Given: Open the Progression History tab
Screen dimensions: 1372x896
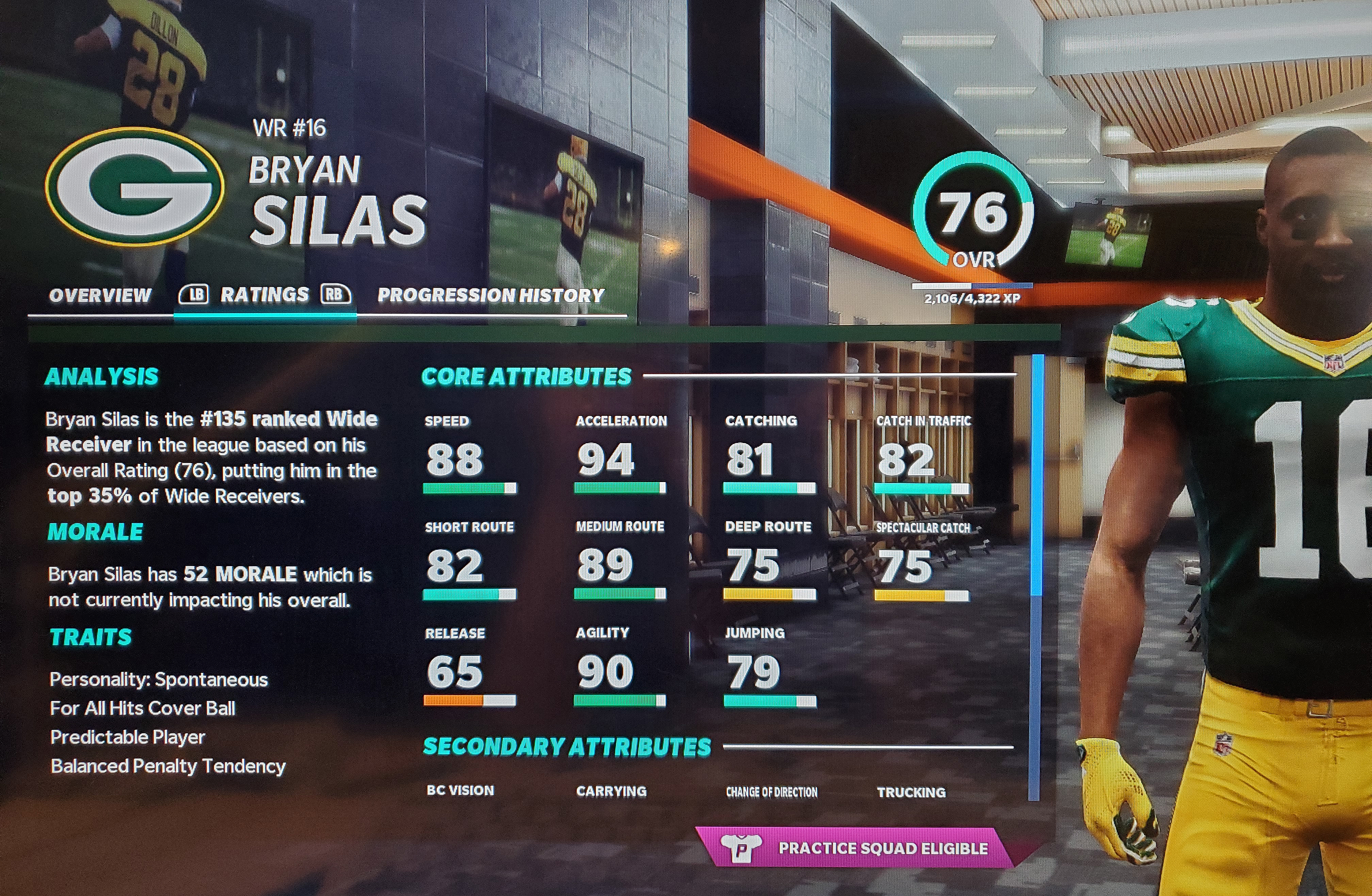Looking at the screenshot, I should (491, 296).
